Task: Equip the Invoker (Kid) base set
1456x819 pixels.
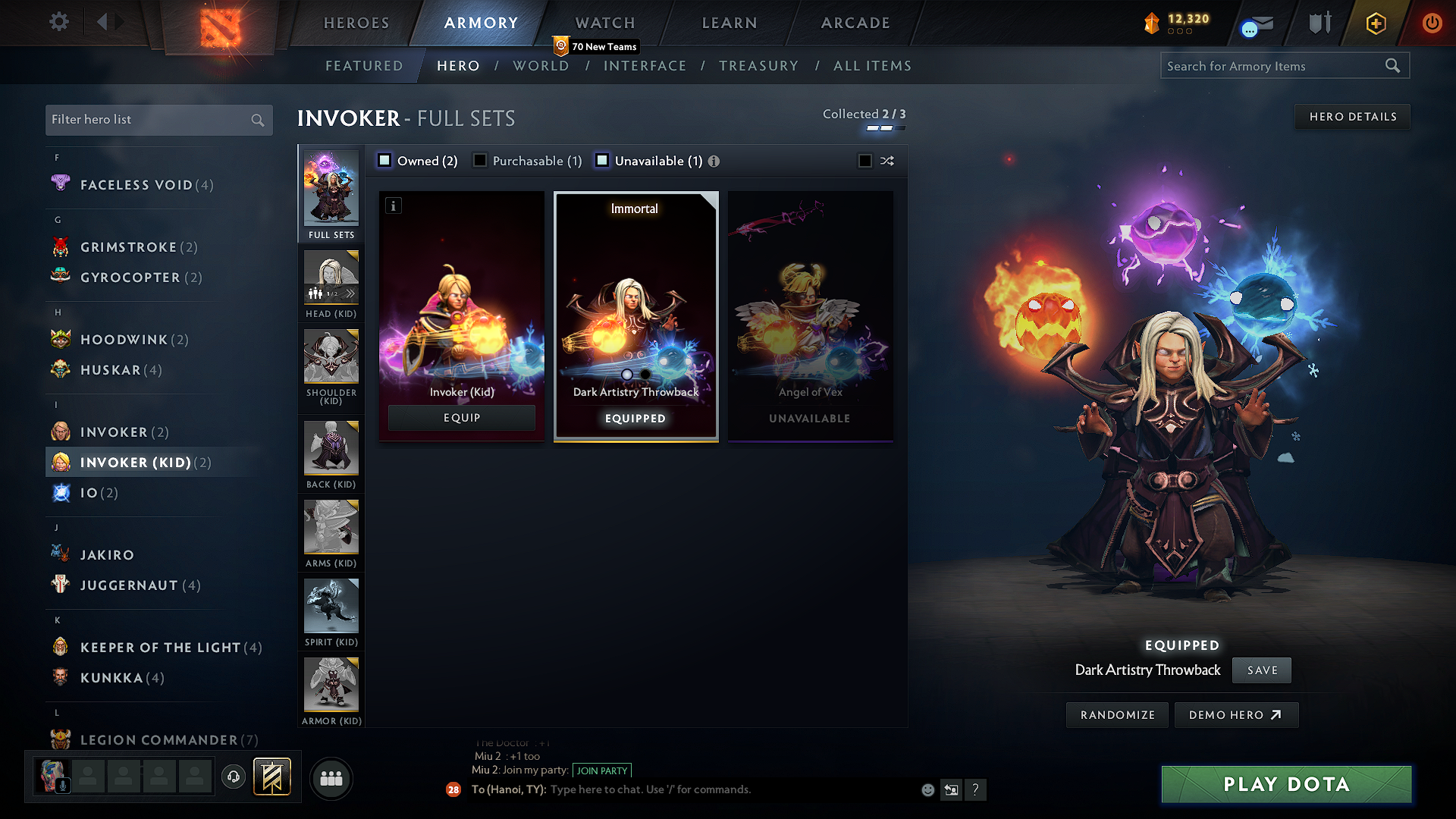Action: [x=461, y=418]
